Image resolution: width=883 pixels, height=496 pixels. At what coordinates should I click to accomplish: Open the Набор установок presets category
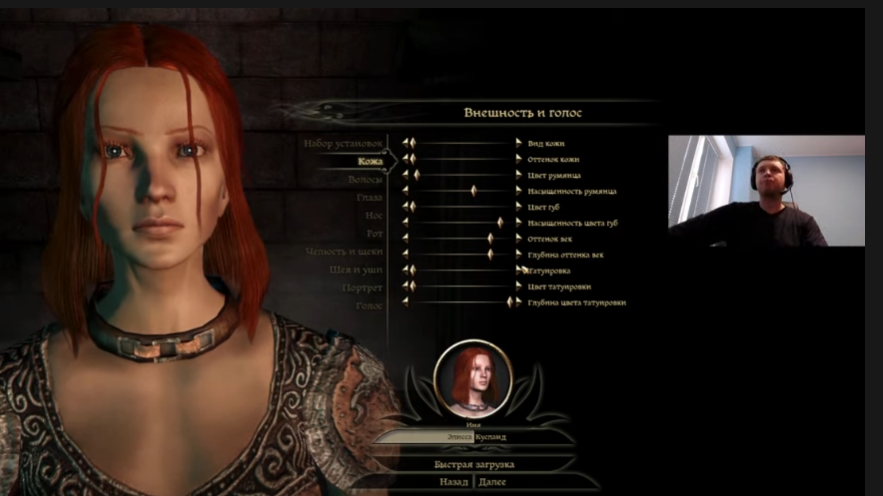click(342, 143)
